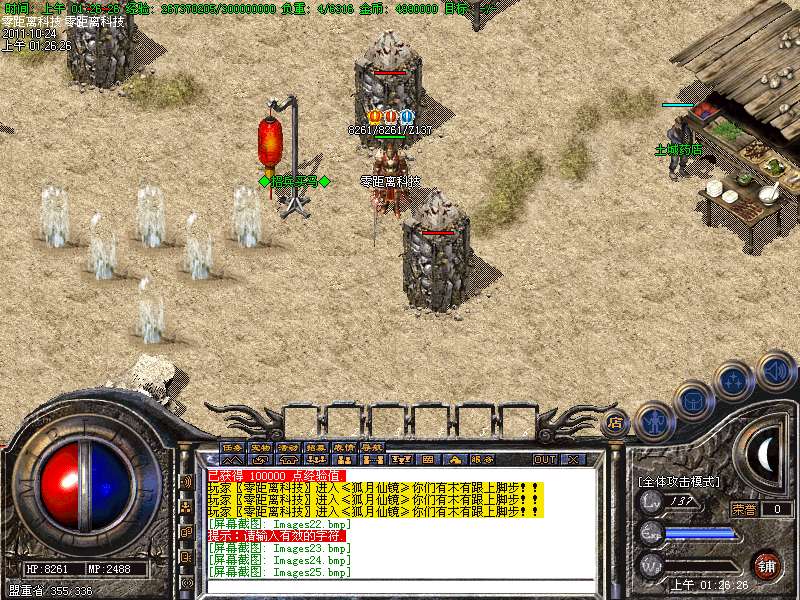Open the sparkle skills round button
The image size is (800, 600).
(x=735, y=381)
